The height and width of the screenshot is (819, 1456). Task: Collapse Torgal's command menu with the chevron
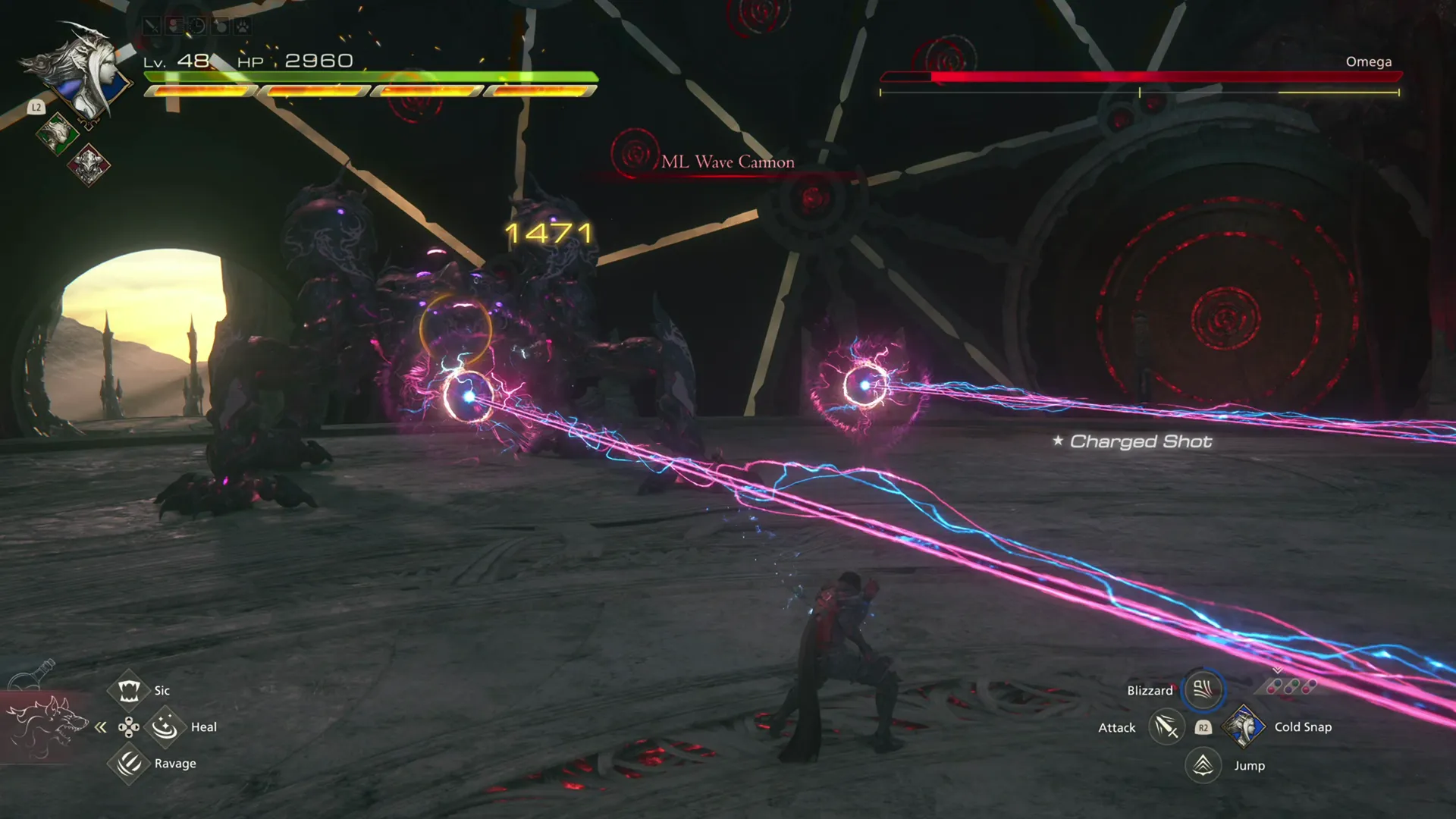tap(101, 726)
